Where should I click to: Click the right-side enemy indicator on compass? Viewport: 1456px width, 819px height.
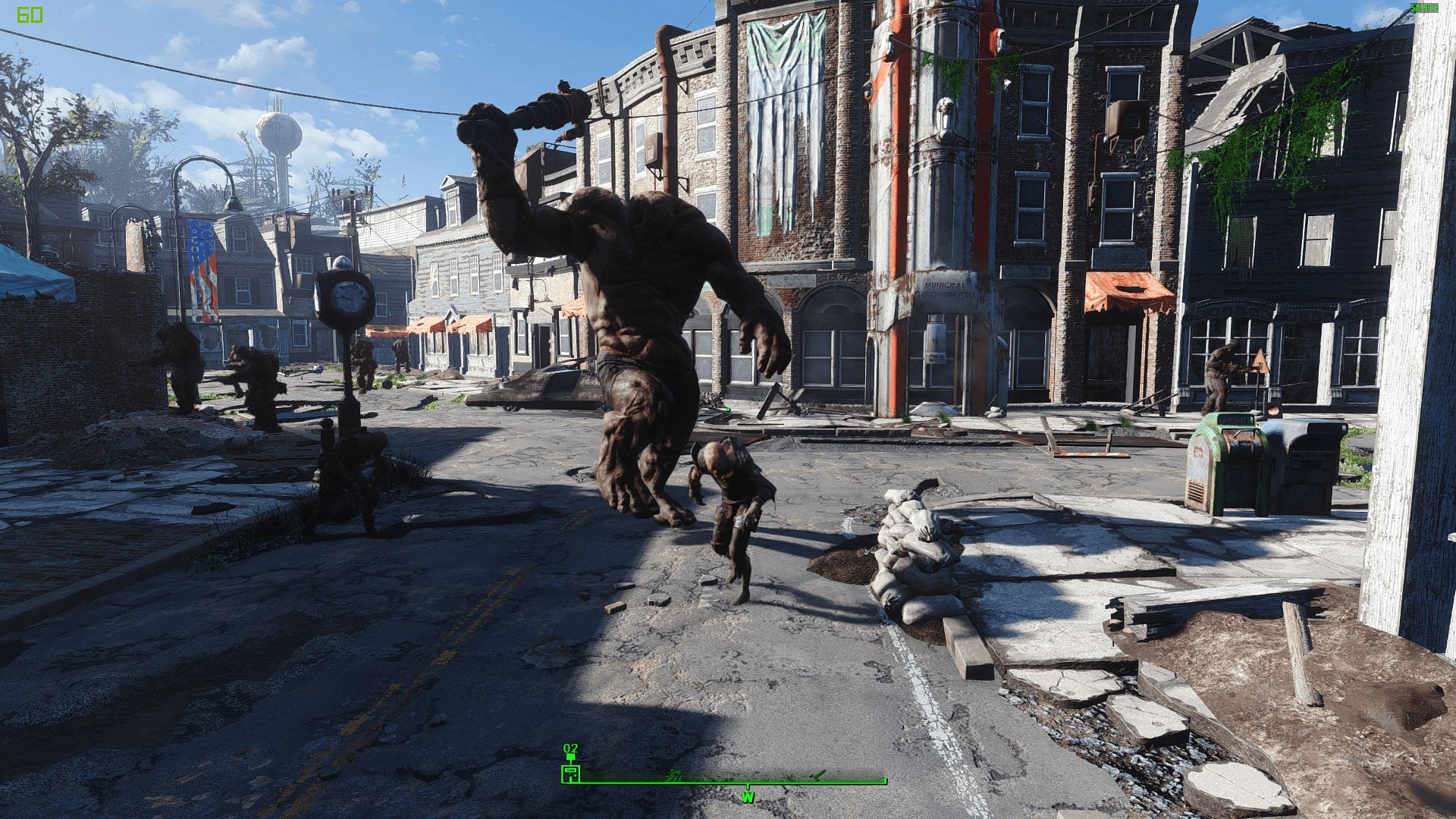tap(817, 776)
